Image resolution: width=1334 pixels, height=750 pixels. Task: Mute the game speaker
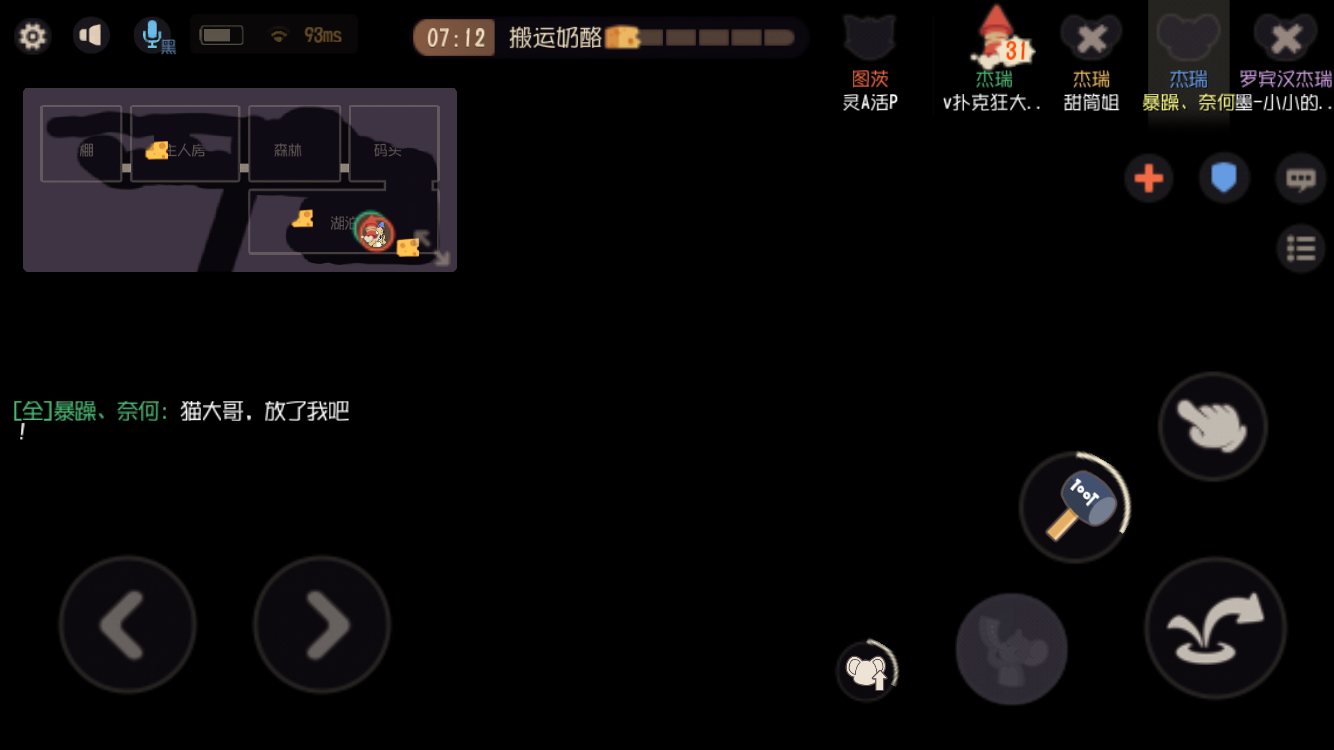91,33
